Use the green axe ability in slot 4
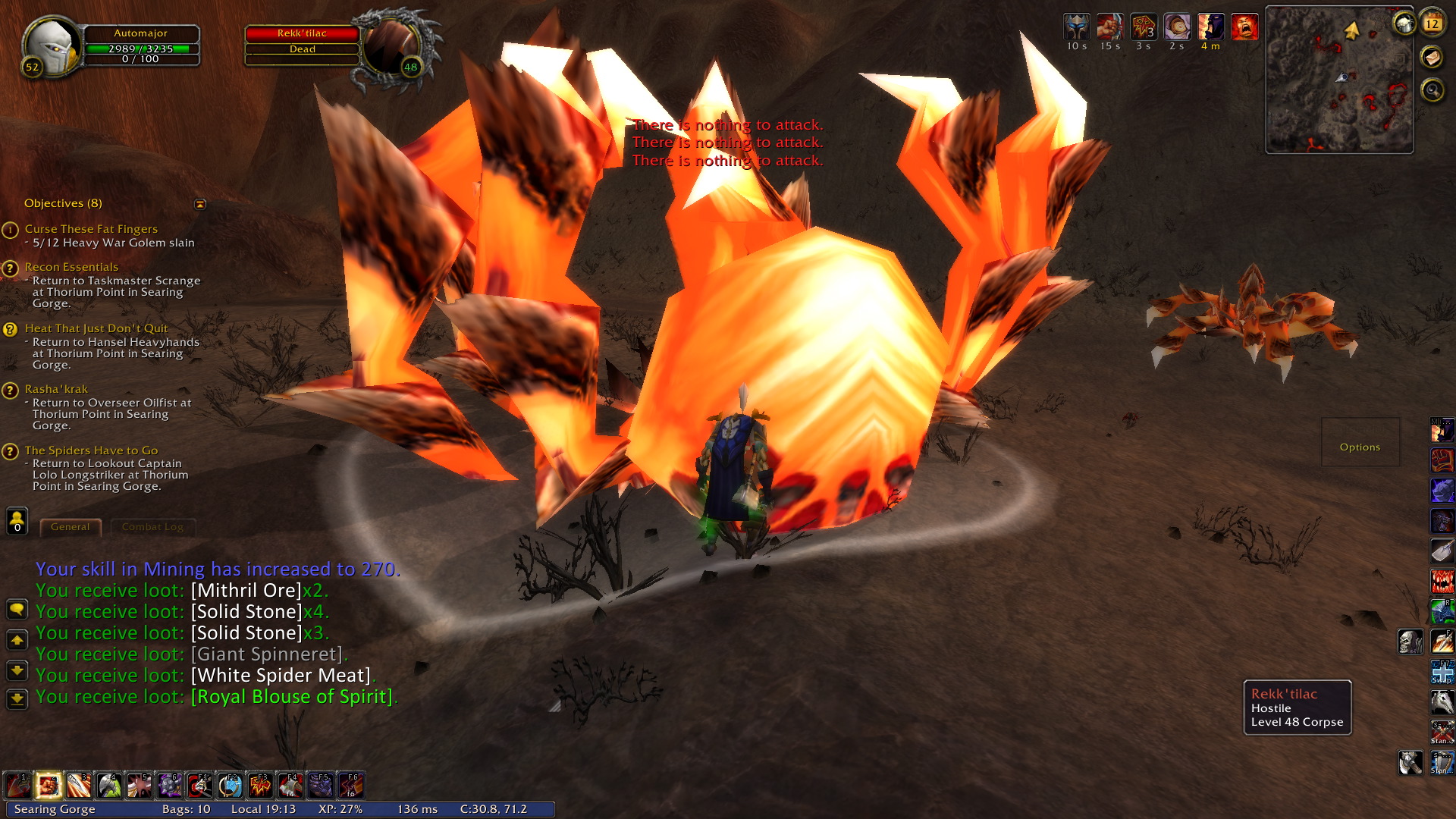The image size is (1456, 819). click(109, 786)
